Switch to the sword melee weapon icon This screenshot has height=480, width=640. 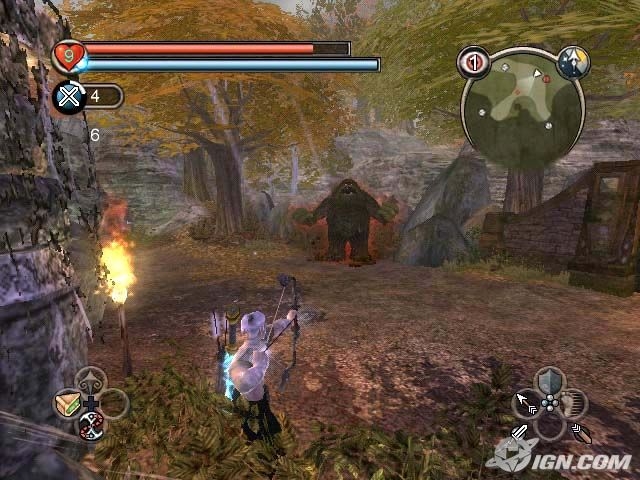tap(520, 434)
